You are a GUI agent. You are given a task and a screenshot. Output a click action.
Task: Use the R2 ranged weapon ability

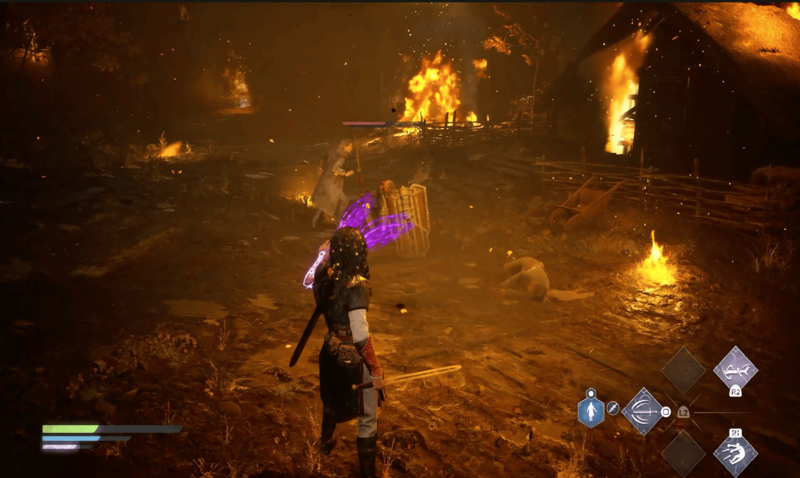pos(735,370)
